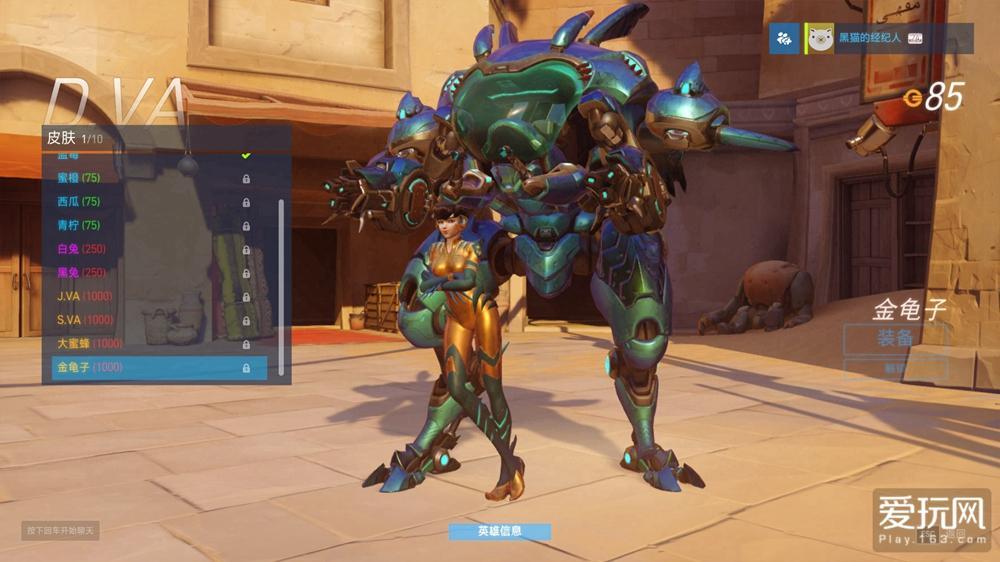Open the 英雄信息 hero info button
The width and height of the screenshot is (1000, 562).
(x=499, y=531)
